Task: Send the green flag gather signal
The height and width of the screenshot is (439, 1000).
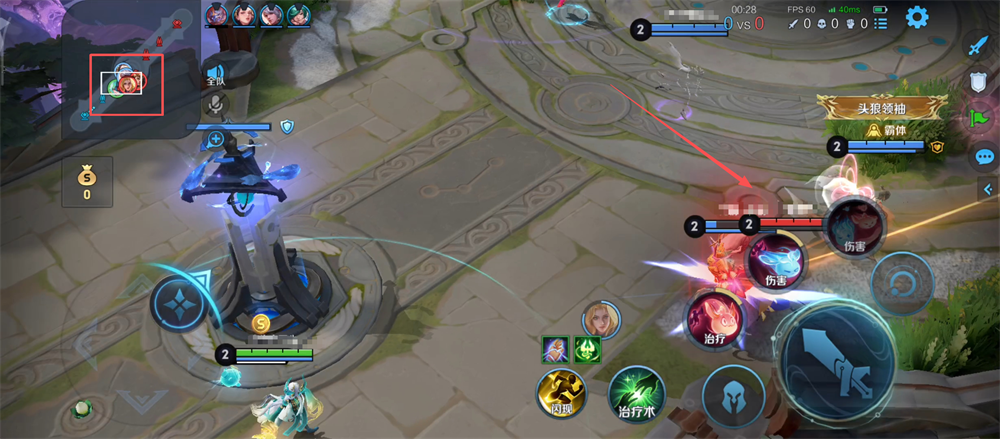Action: point(978,119)
